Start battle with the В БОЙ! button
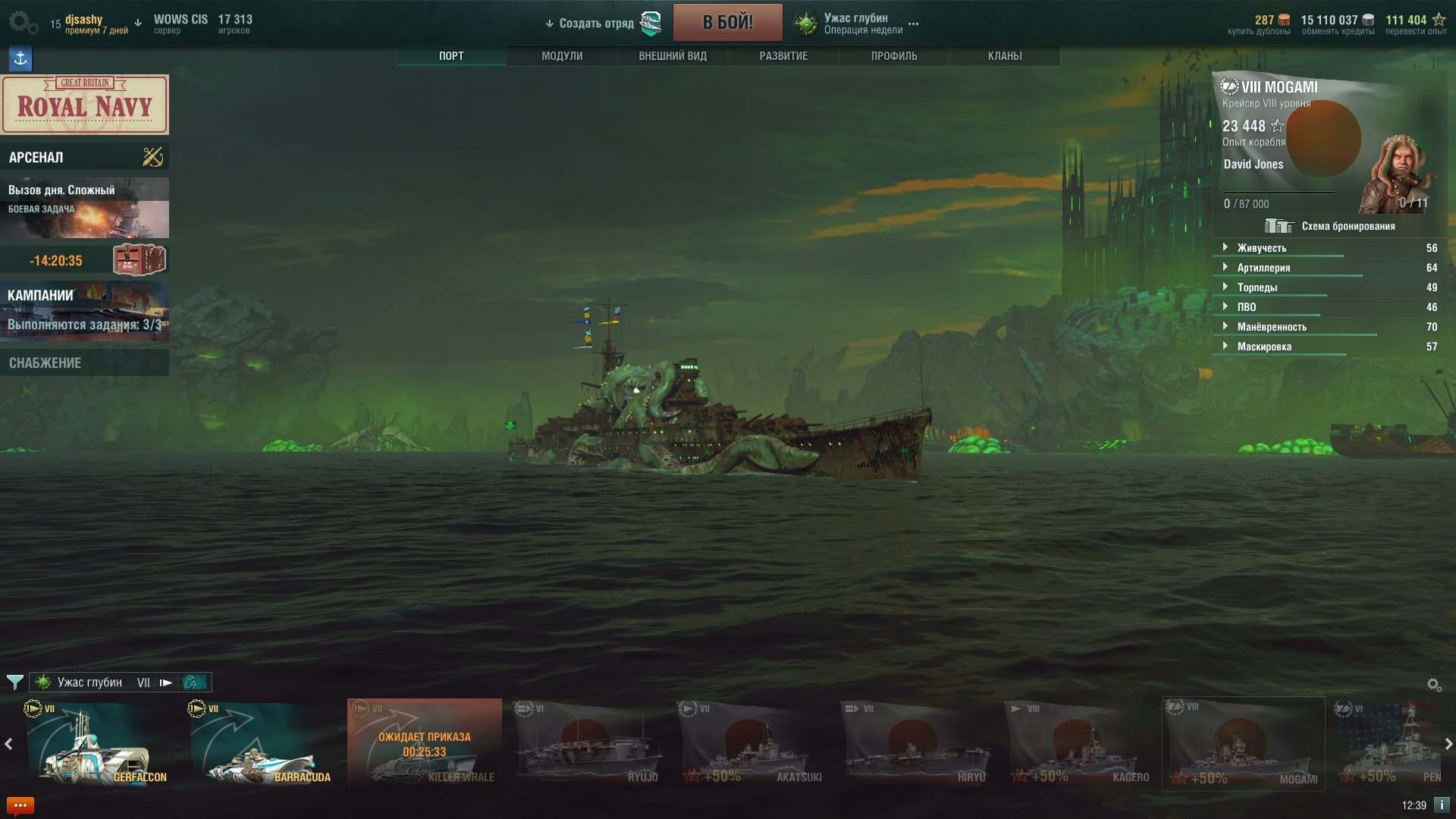Image resolution: width=1456 pixels, height=819 pixels. (727, 22)
